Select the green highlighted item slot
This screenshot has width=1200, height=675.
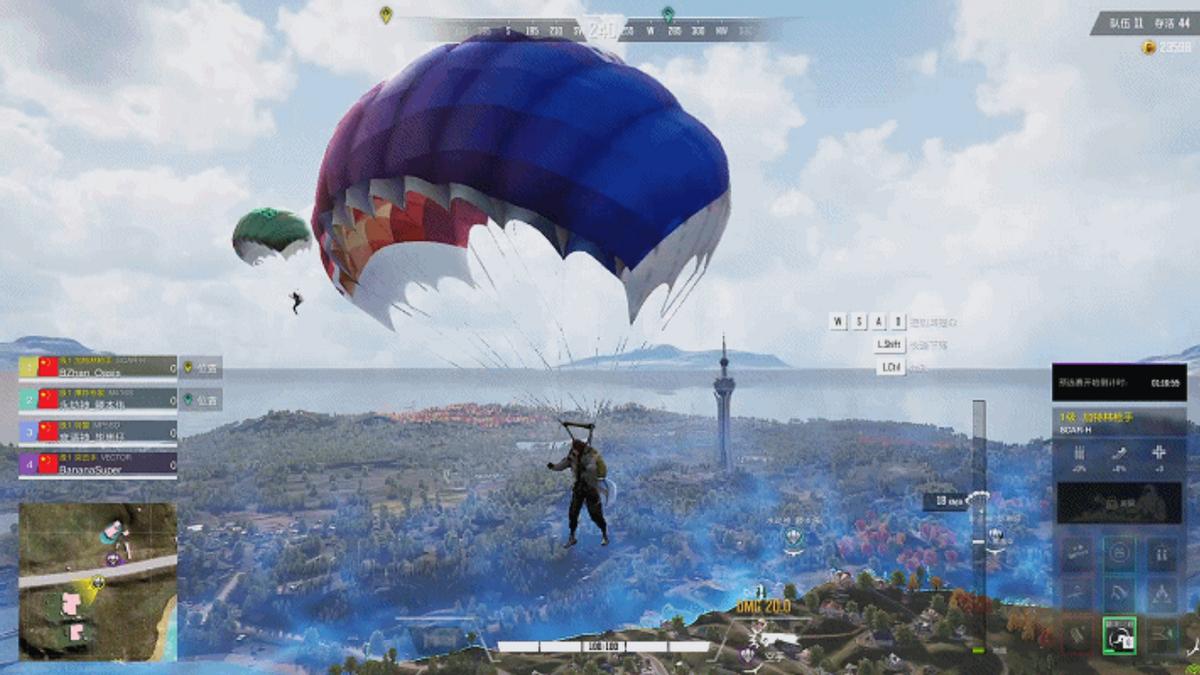tap(1119, 635)
